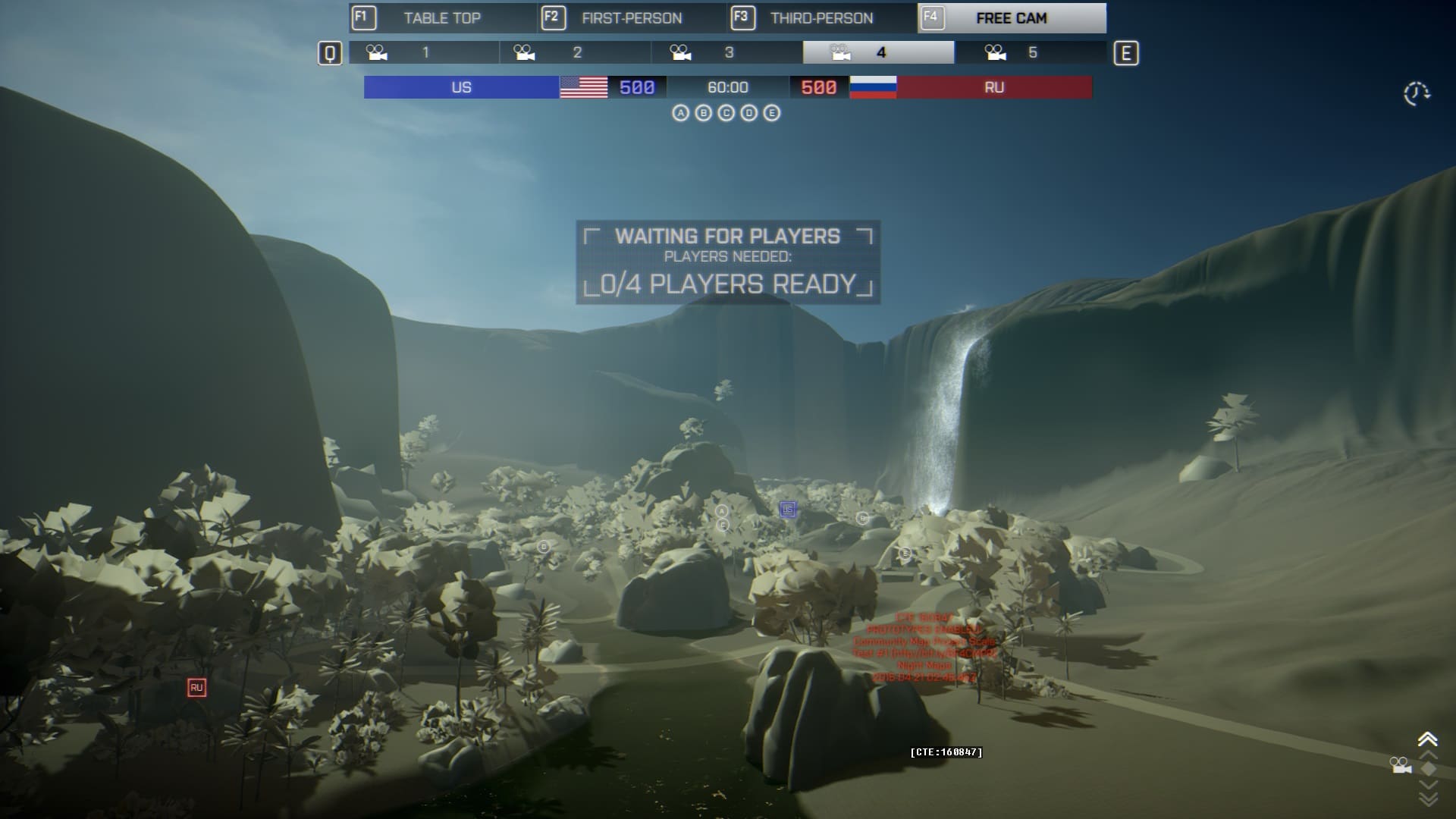This screenshot has width=1456, height=819.
Task: Activate free camera slot 5
Action: (x=1031, y=52)
